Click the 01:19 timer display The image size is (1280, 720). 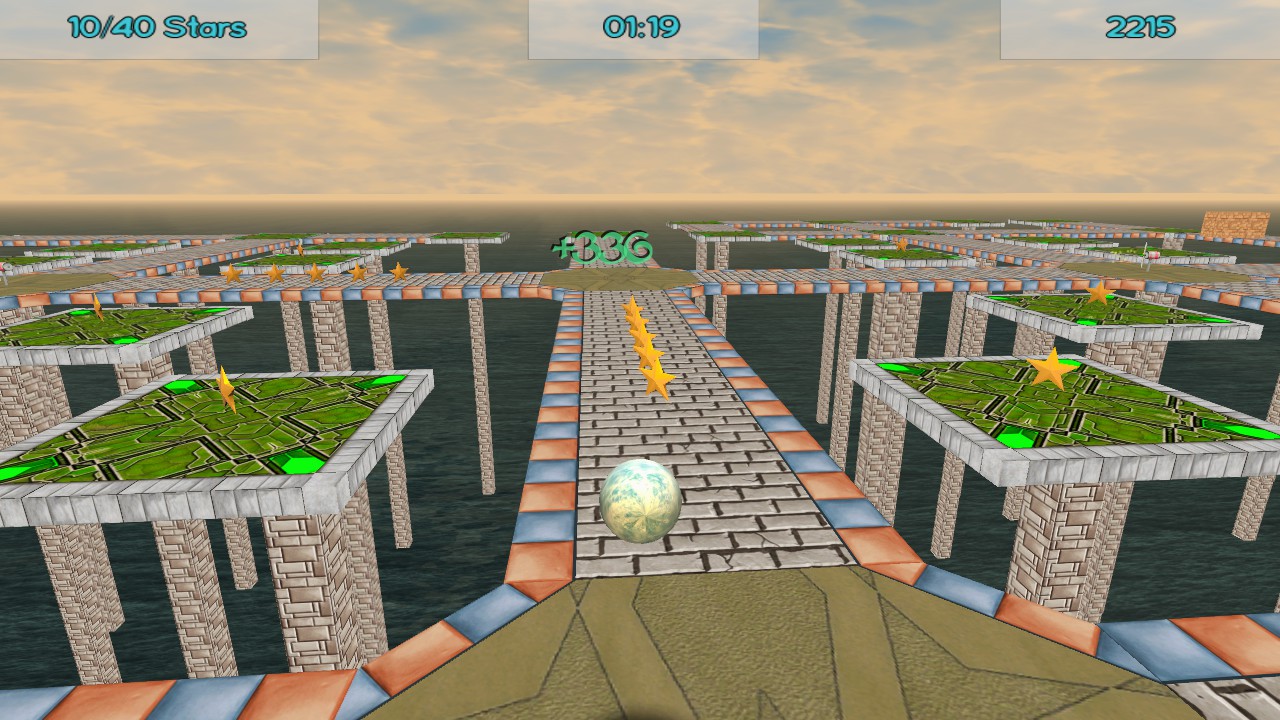[x=640, y=25]
